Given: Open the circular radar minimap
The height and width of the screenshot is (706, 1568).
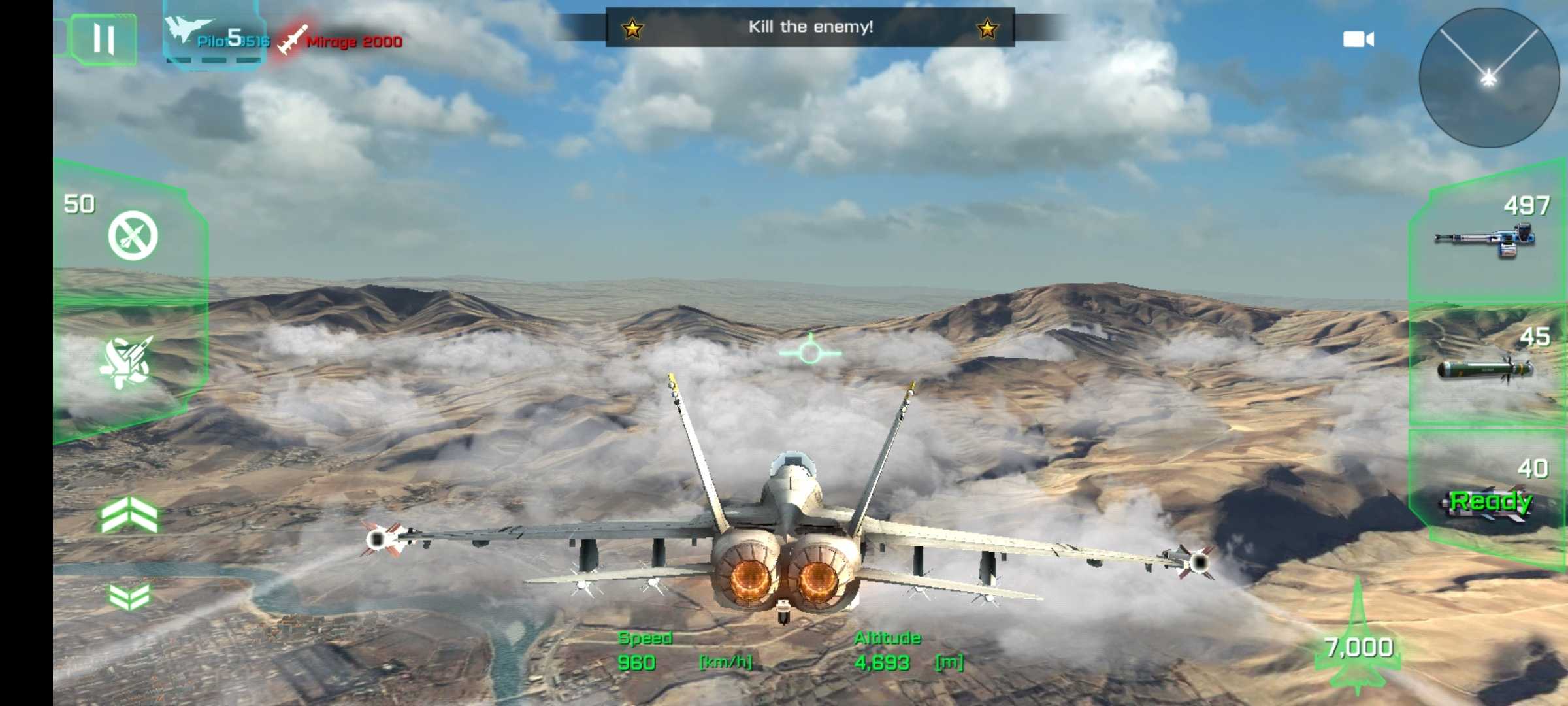Looking at the screenshot, I should click(1489, 78).
